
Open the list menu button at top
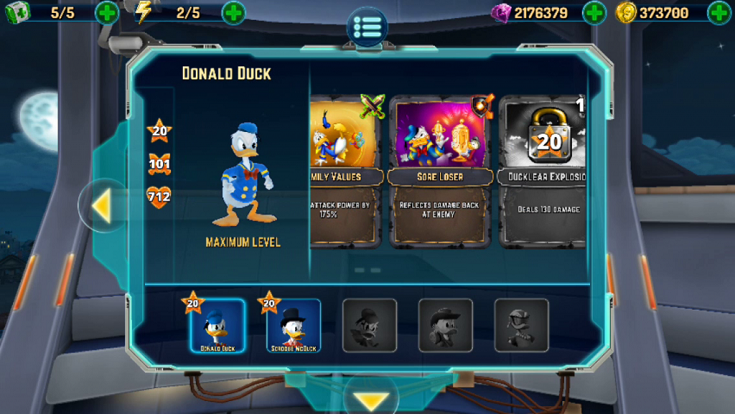click(368, 25)
